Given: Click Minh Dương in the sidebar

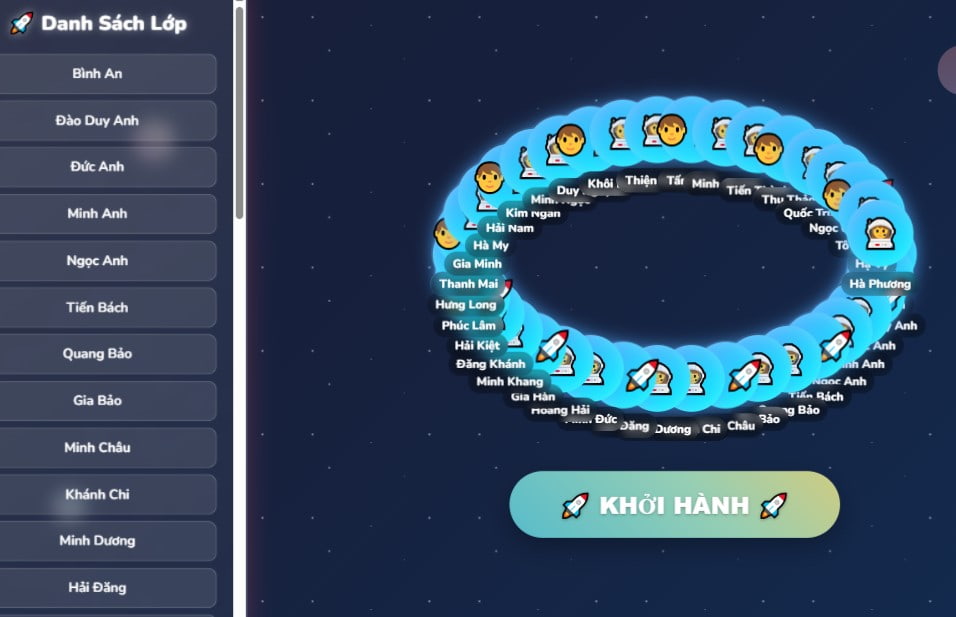Looking at the screenshot, I should [x=98, y=541].
